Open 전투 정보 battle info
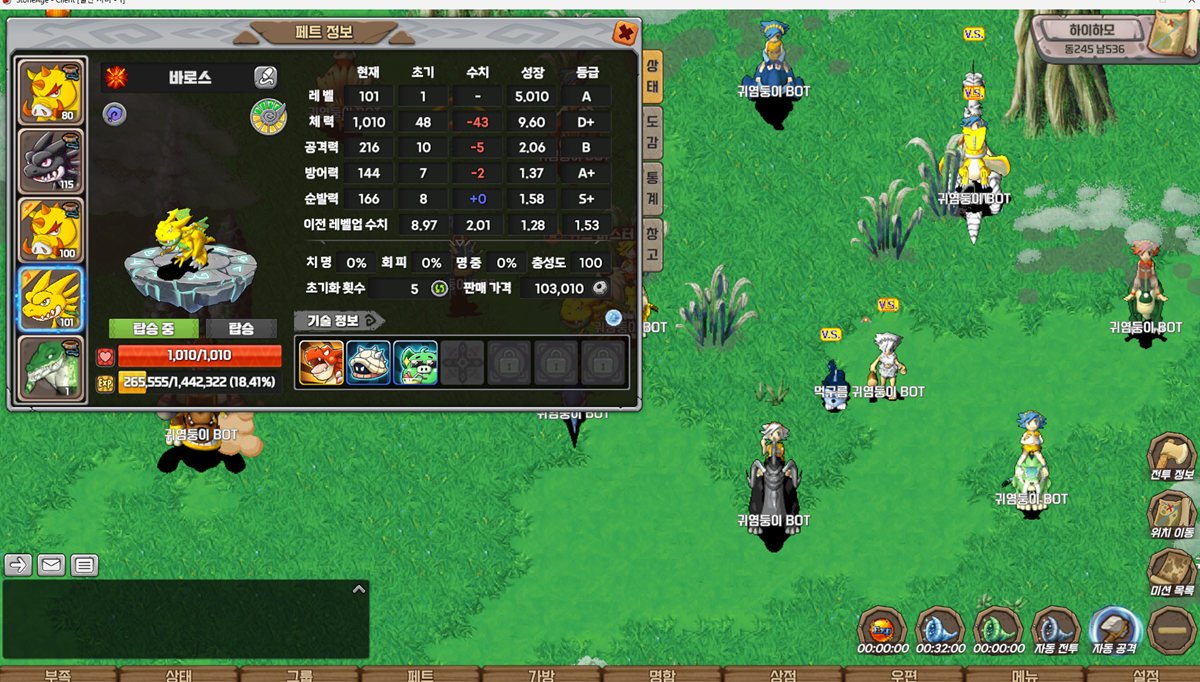 point(1172,460)
